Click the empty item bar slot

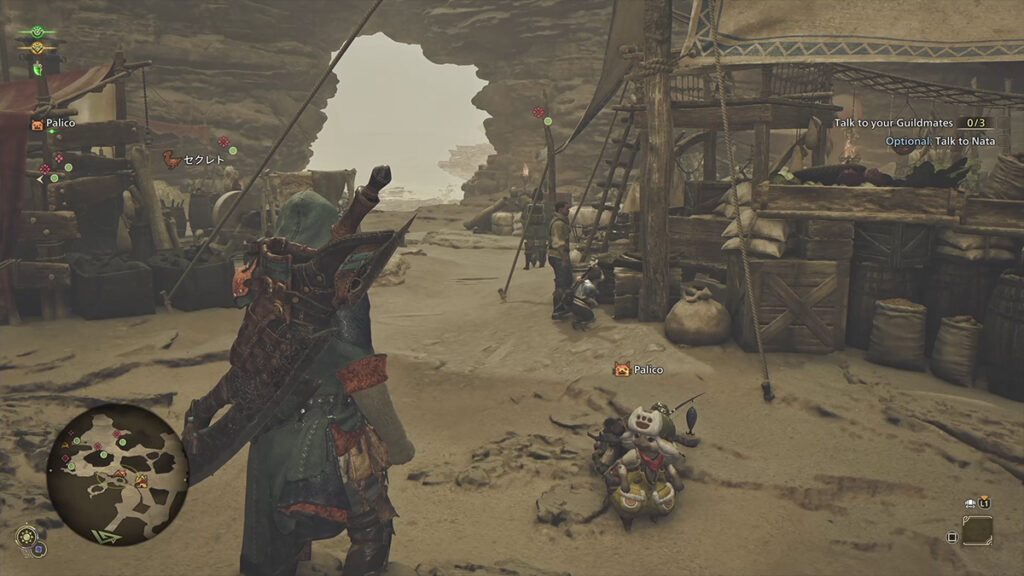tap(977, 530)
